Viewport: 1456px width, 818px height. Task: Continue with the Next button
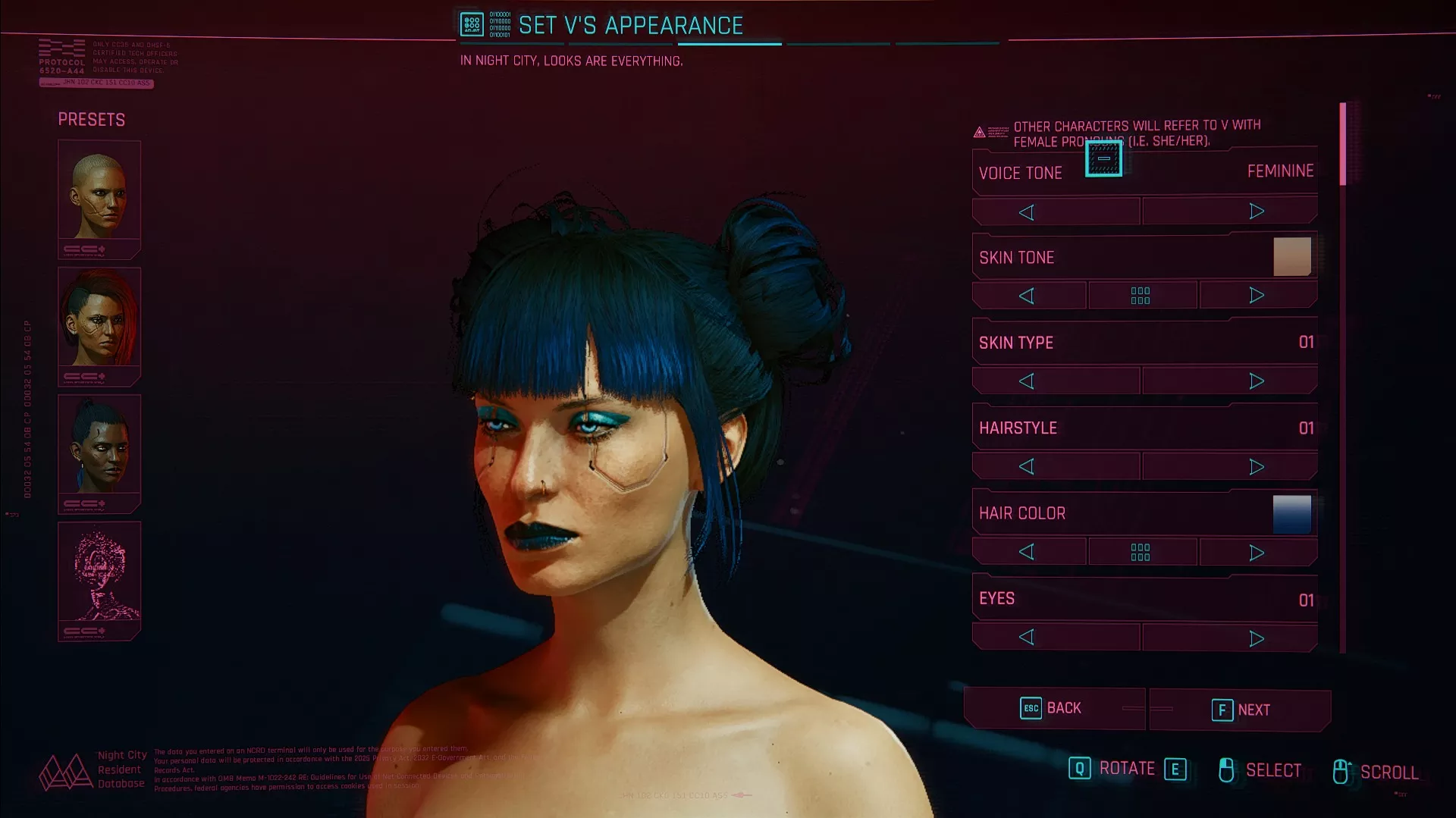pos(1241,710)
